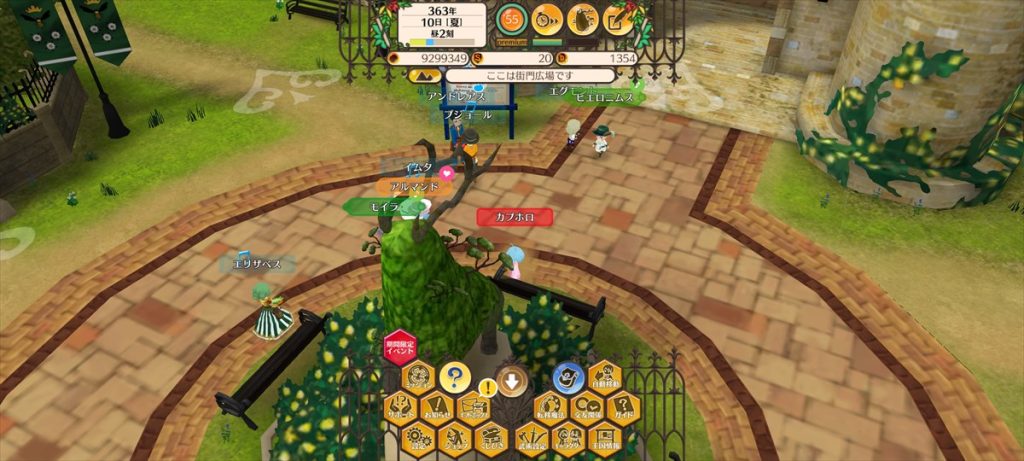Click the yellow question mark circle
This screenshot has width=1024, height=461.
[455, 377]
